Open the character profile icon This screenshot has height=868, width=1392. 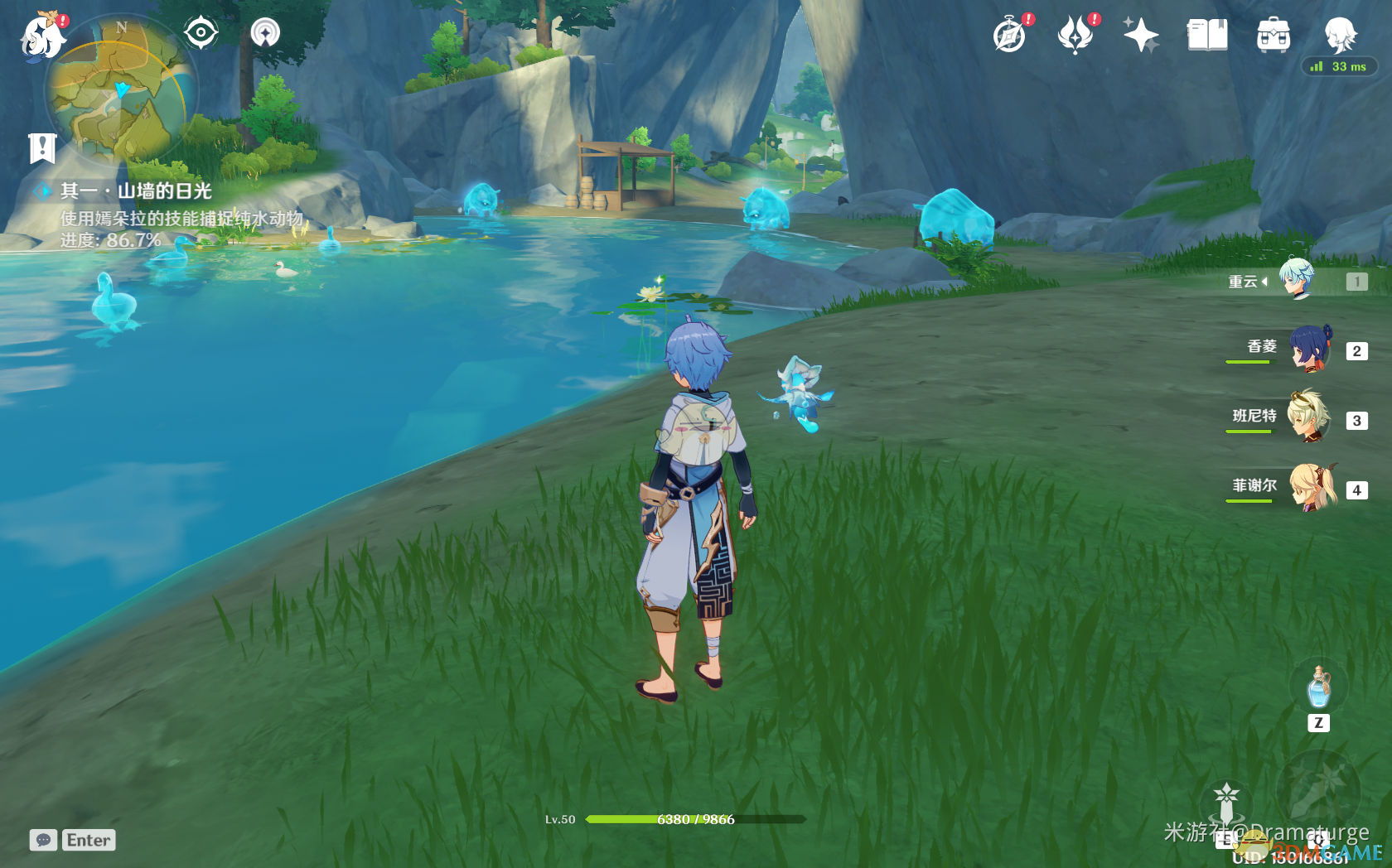(x=1339, y=36)
